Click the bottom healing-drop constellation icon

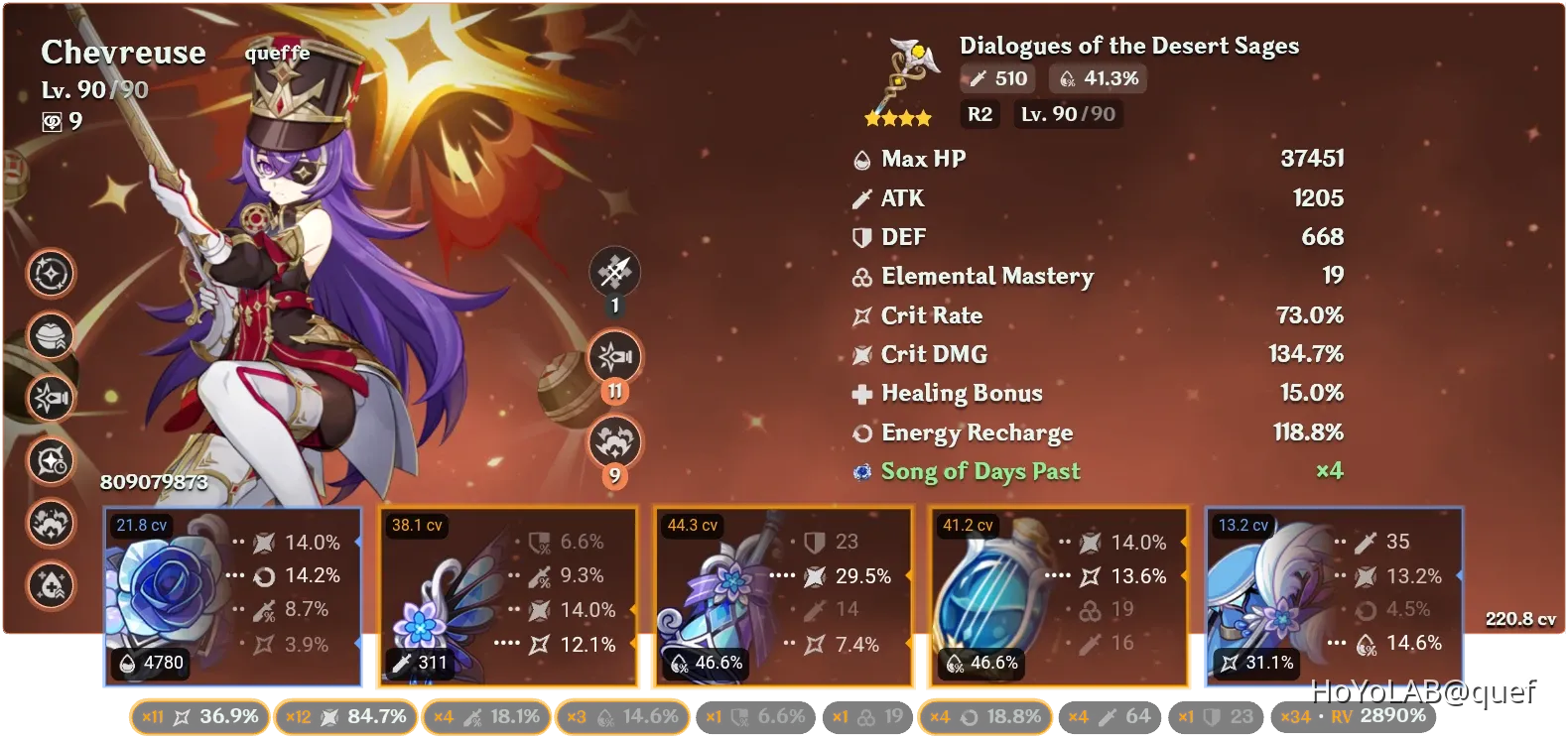pyautogui.click(x=52, y=585)
